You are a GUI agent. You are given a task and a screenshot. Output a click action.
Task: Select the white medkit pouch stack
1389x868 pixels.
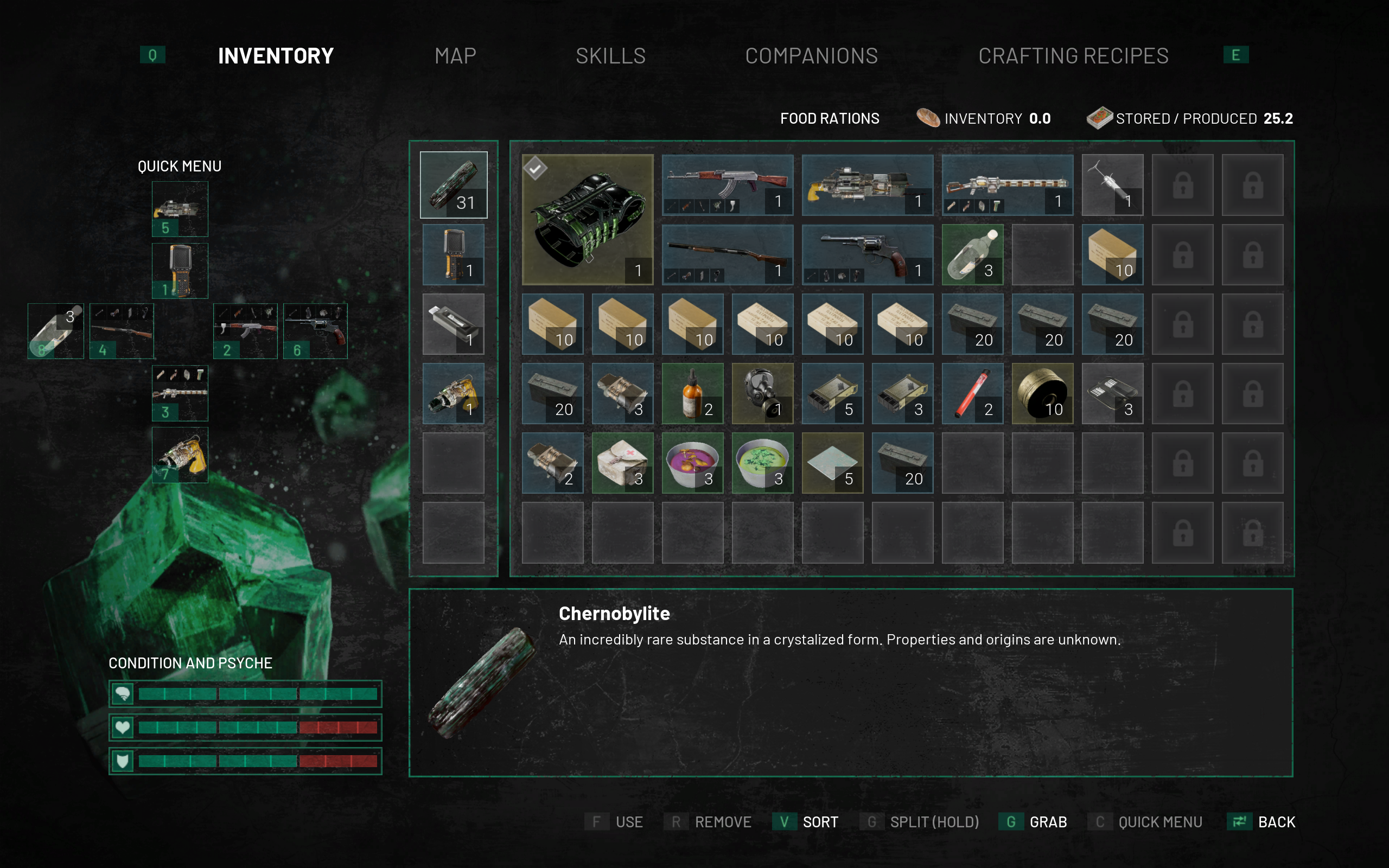[622, 463]
